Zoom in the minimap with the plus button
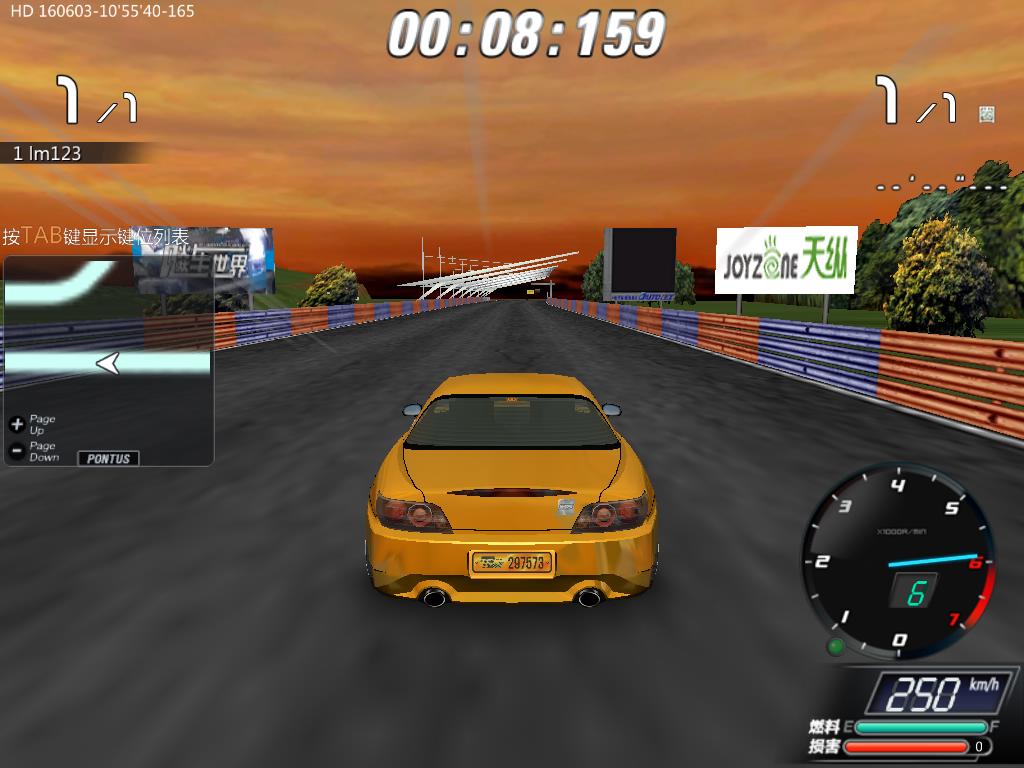1024x768 pixels. coord(16,424)
